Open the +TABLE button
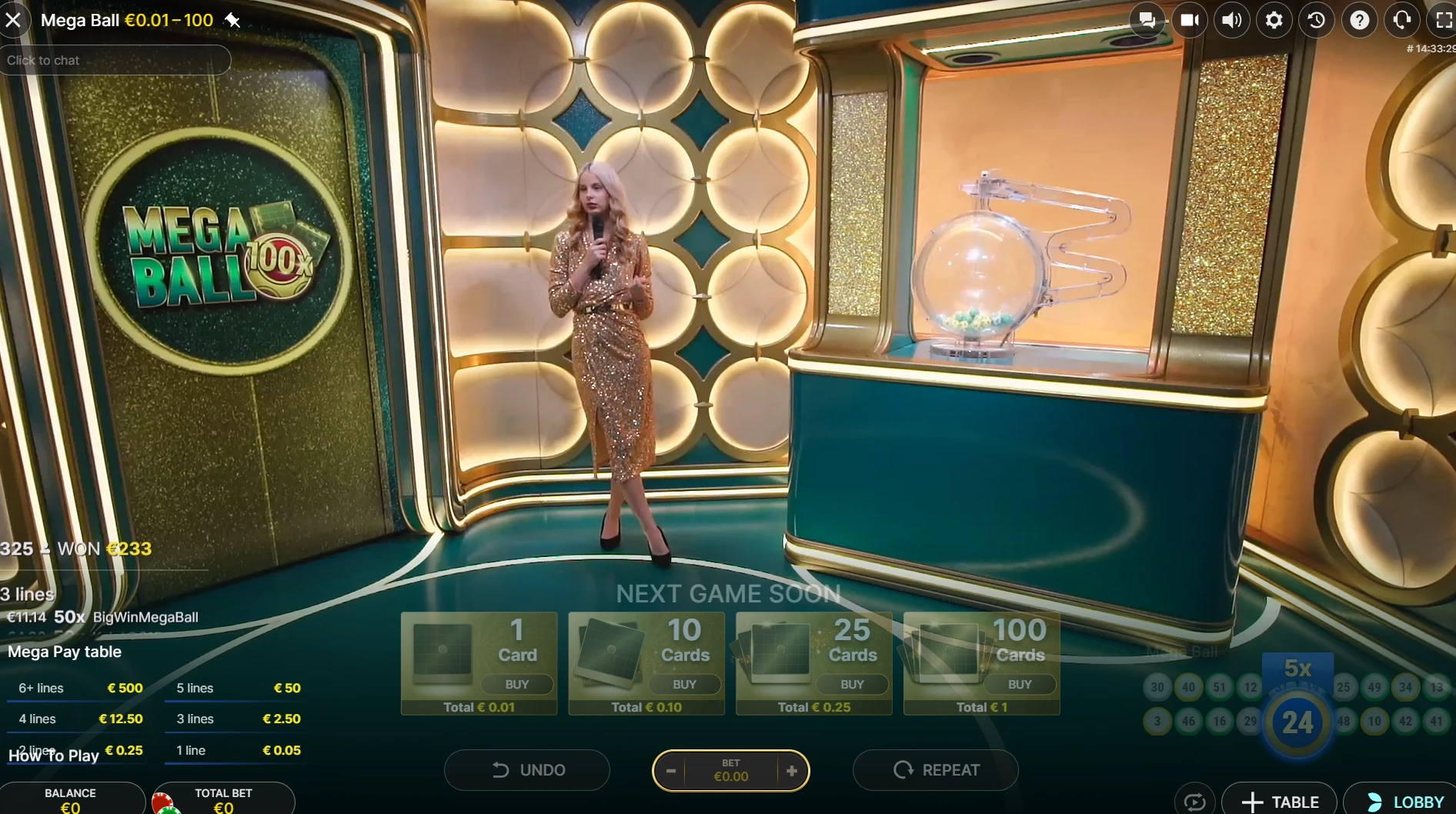Viewport: 1456px width, 814px height. (x=1281, y=802)
